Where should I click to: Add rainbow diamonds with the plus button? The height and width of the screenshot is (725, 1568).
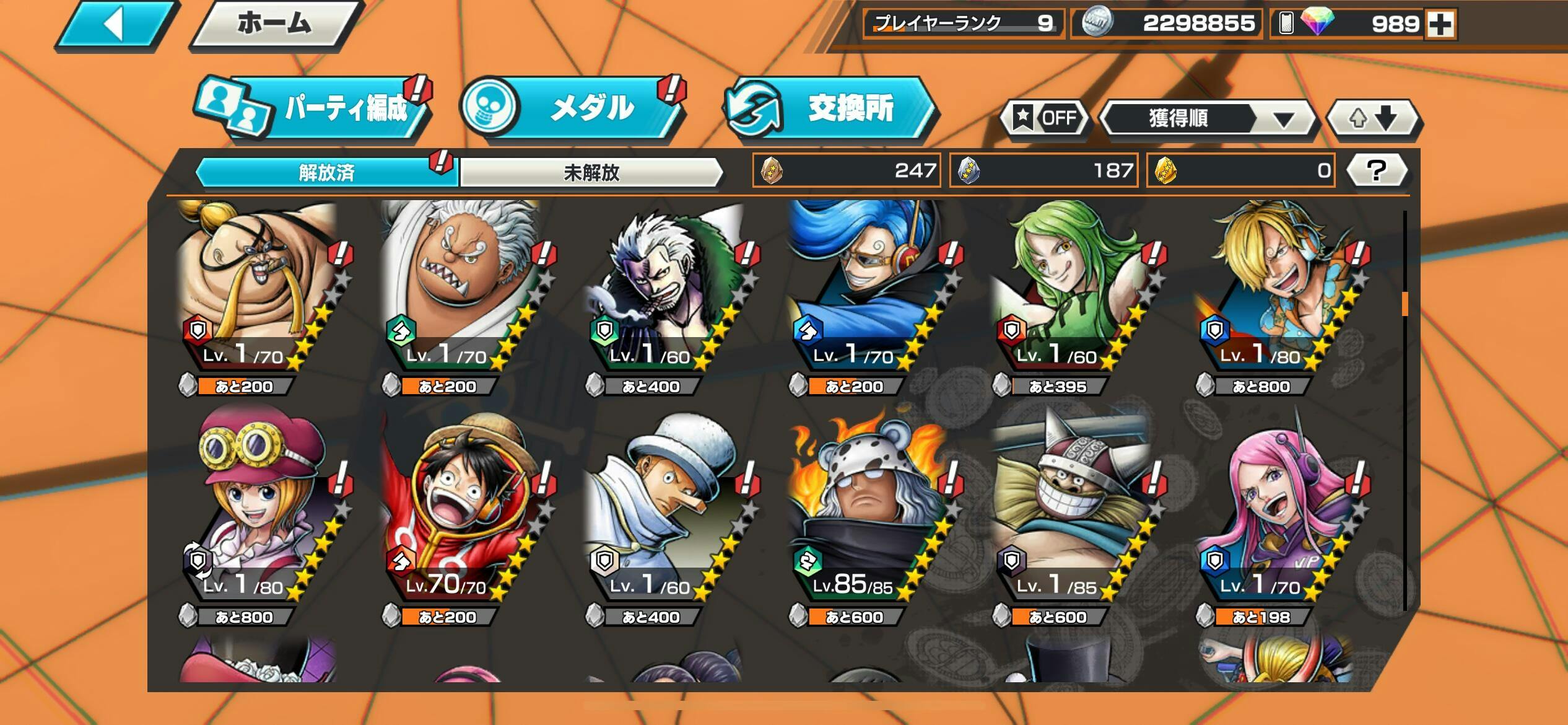1440,25
